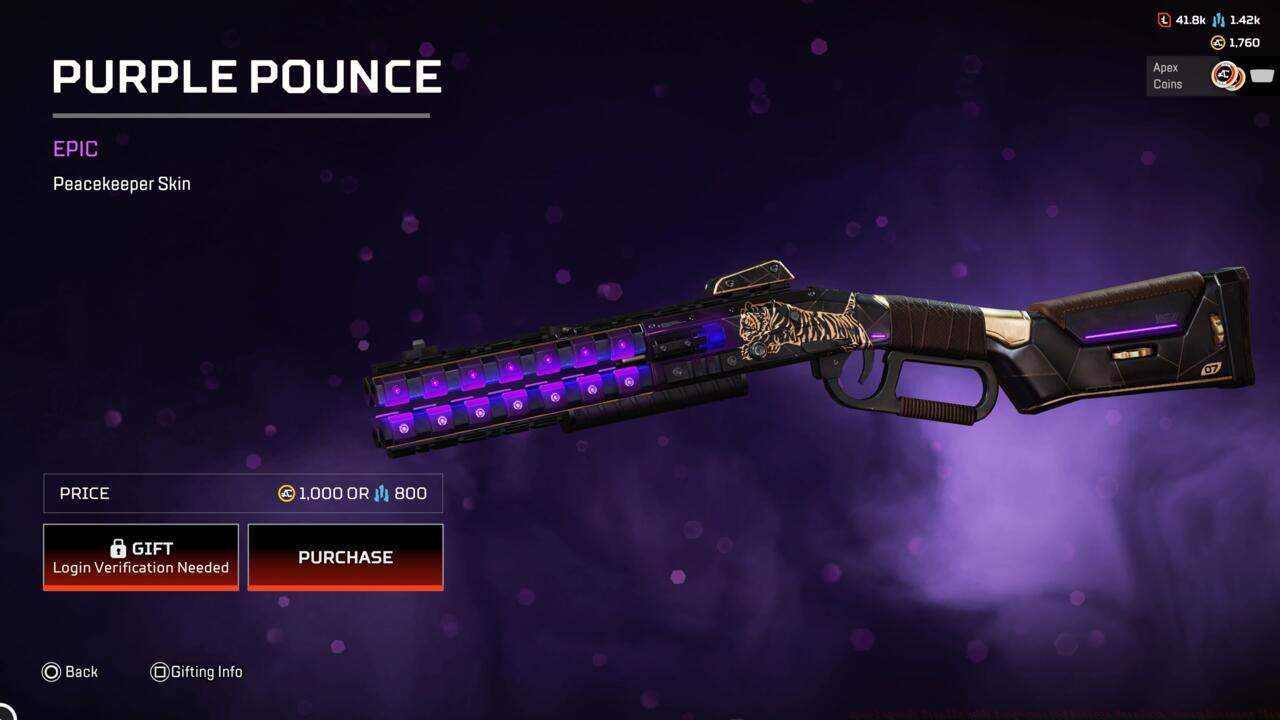Click the Legend Tokens currency icon
The width and height of the screenshot is (1280, 720).
pyautogui.click(x=1164, y=20)
